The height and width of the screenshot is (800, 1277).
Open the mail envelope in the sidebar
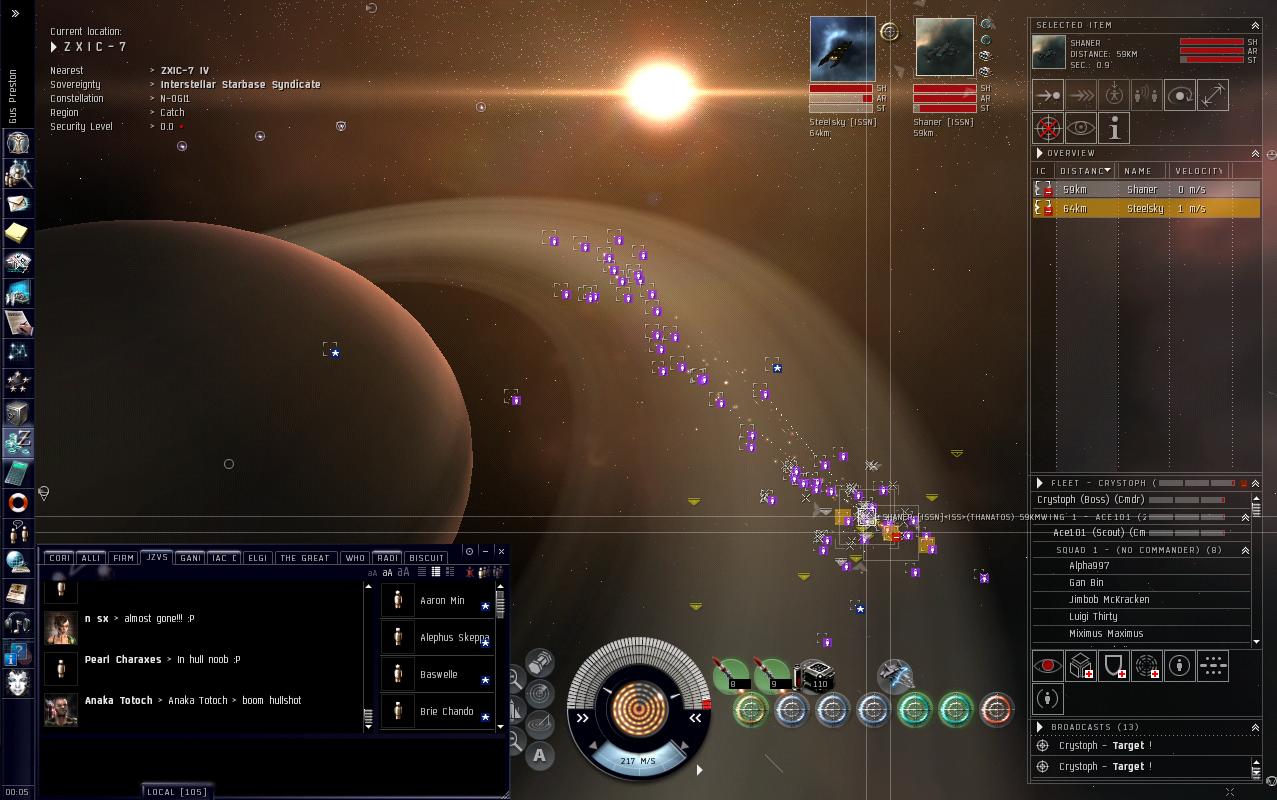(18, 203)
